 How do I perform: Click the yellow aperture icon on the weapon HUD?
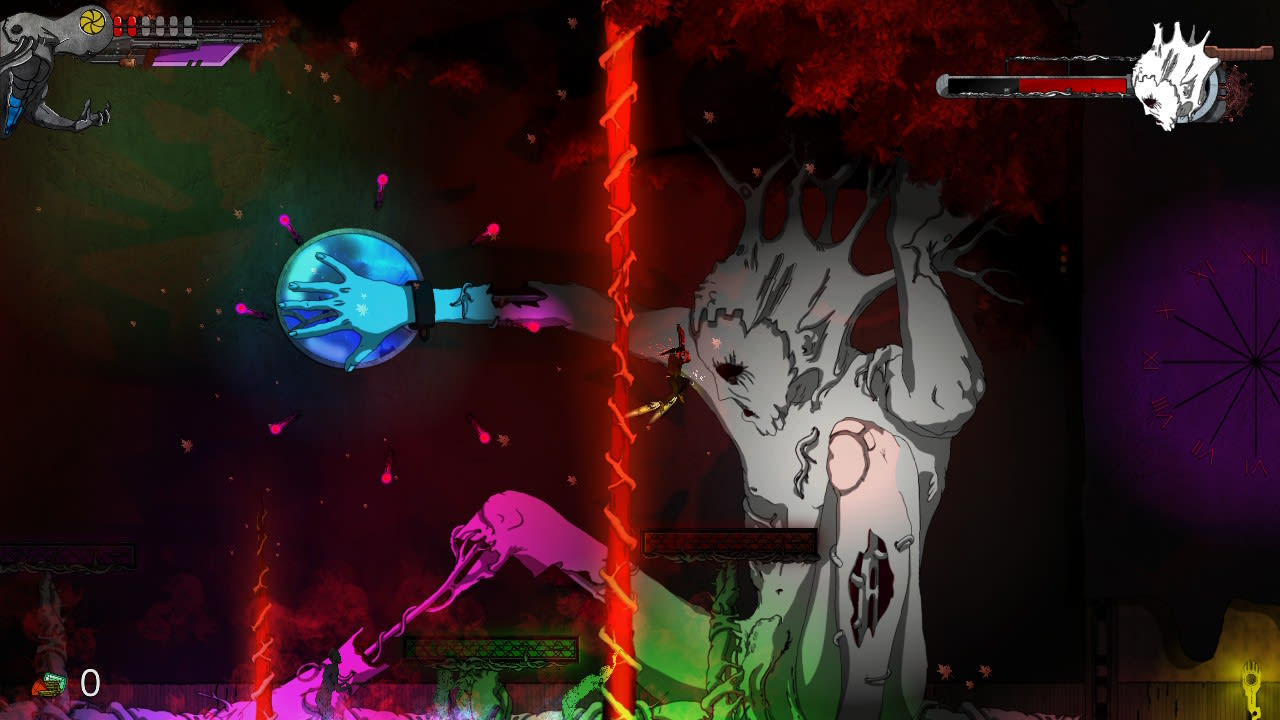pyautogui.click(x=92, y=21)
